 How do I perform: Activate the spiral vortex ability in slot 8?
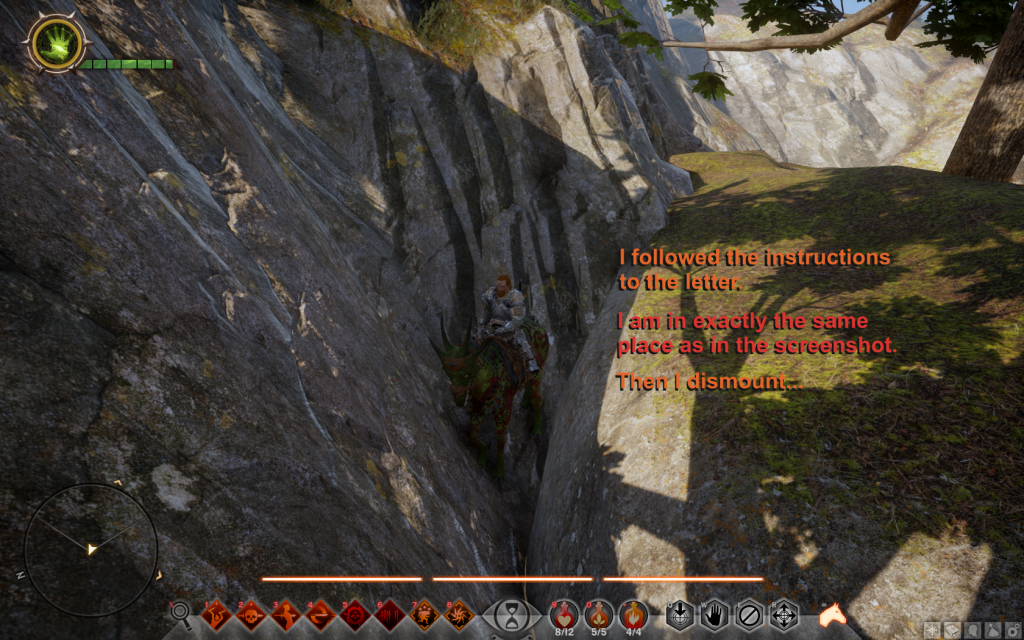(x=460, y=614)
